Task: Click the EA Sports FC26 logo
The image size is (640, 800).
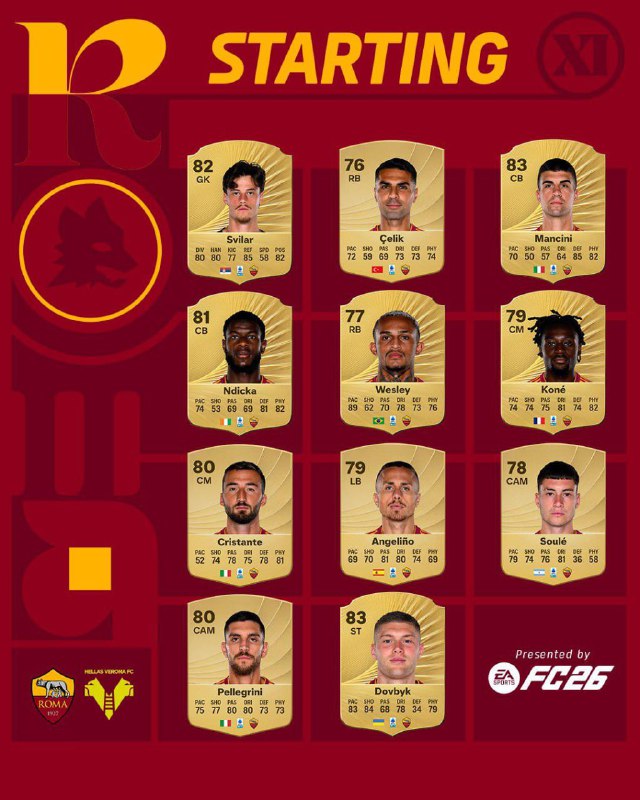Action: coord(550,677)
